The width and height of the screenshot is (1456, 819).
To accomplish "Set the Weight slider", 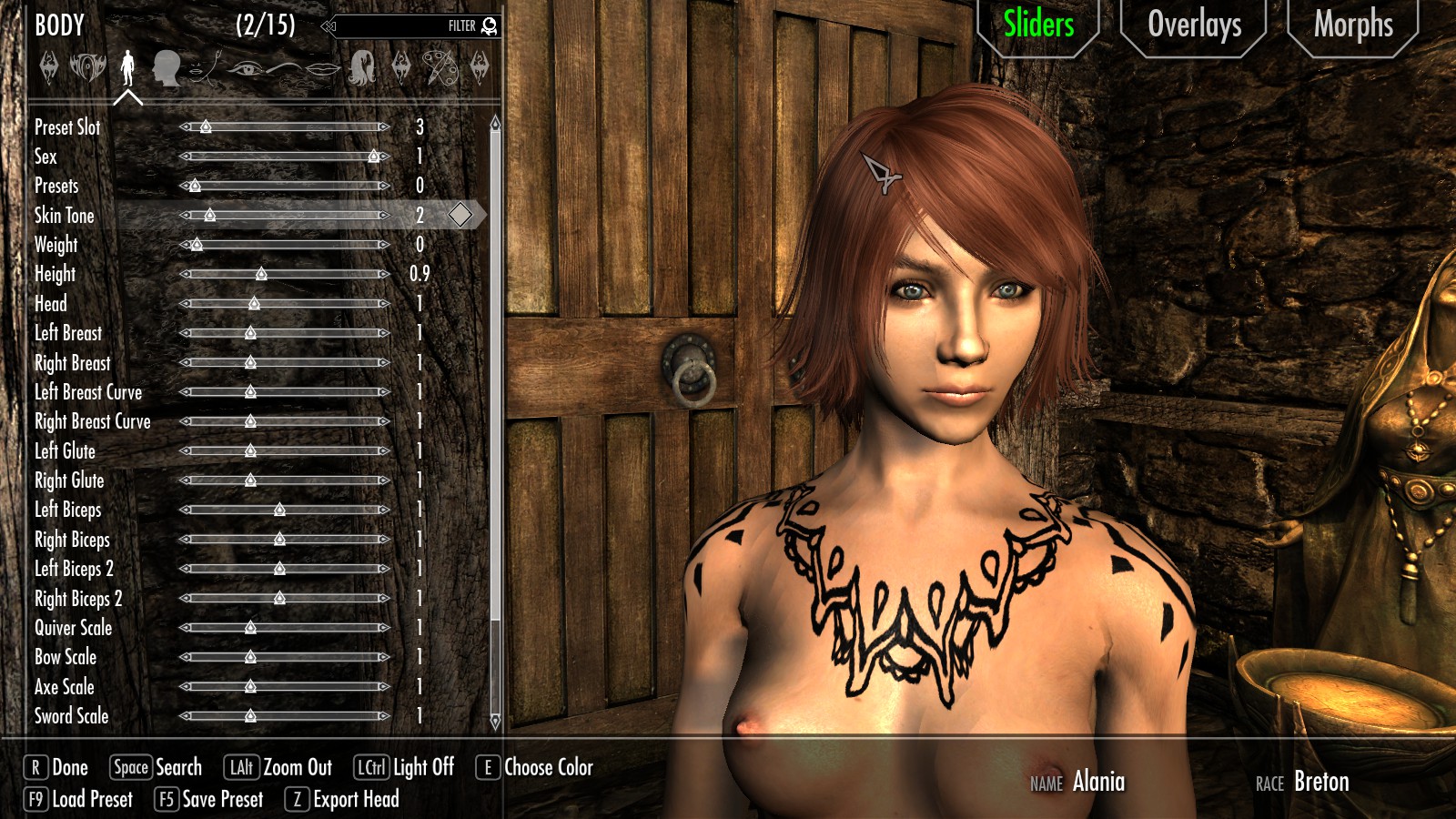I will [286, 245].
